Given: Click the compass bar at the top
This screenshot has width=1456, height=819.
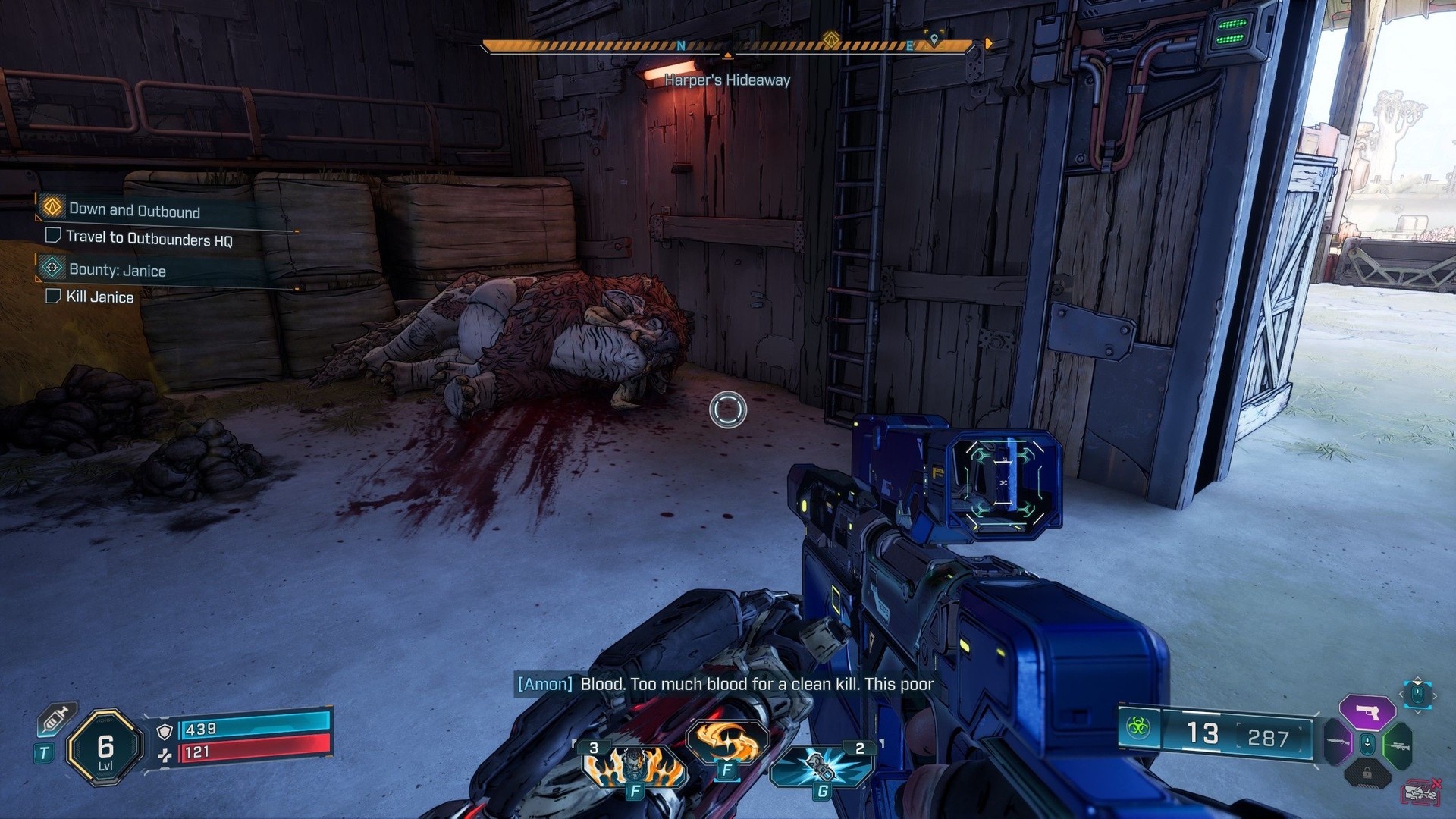Looking at the screenshot, I should (x=726, y=47).
